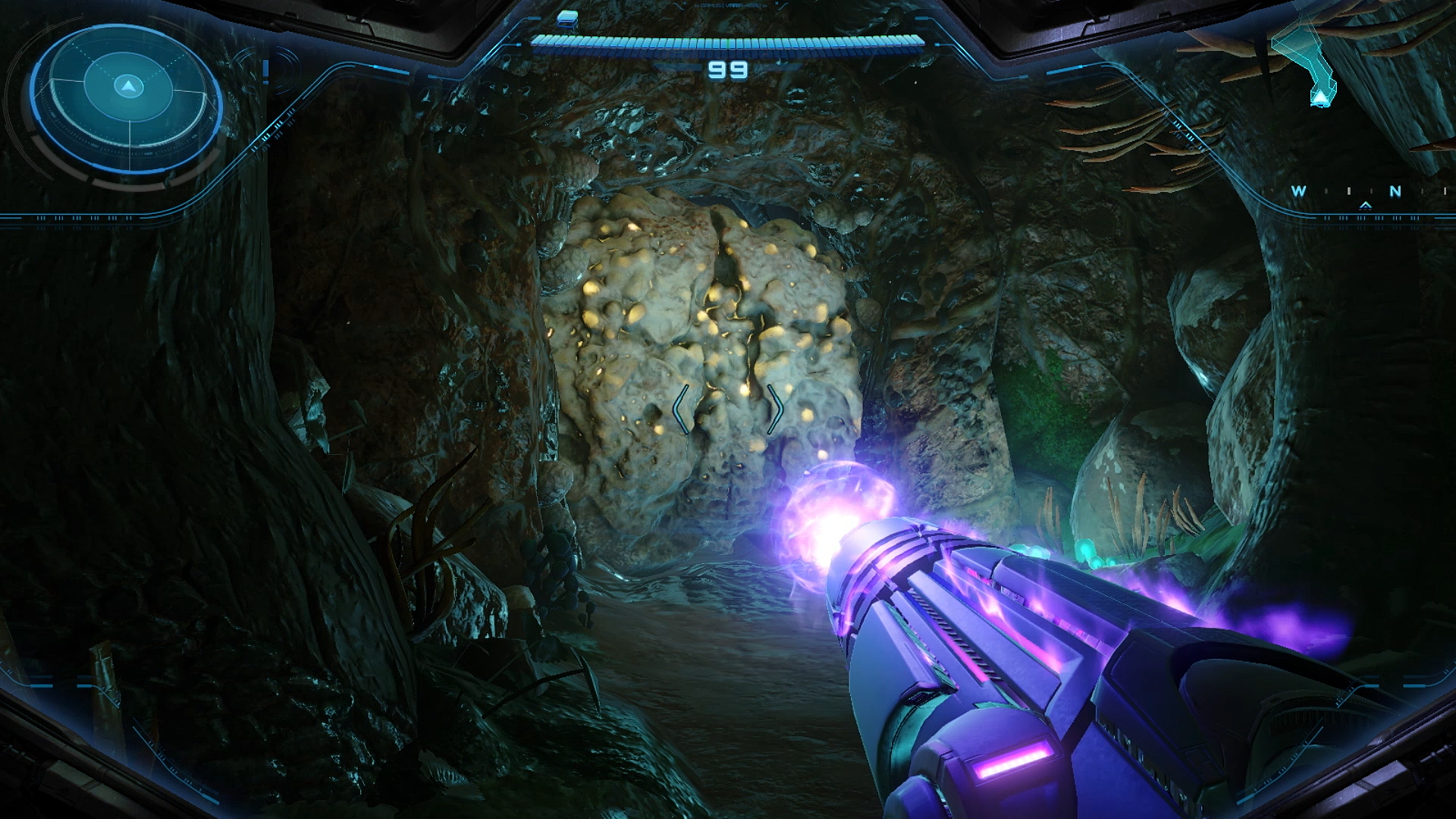Image resolution: width=1456 pixels, height=819 pixels.
Task: Click the circular radar display
Action: click(x=127, y=98)
